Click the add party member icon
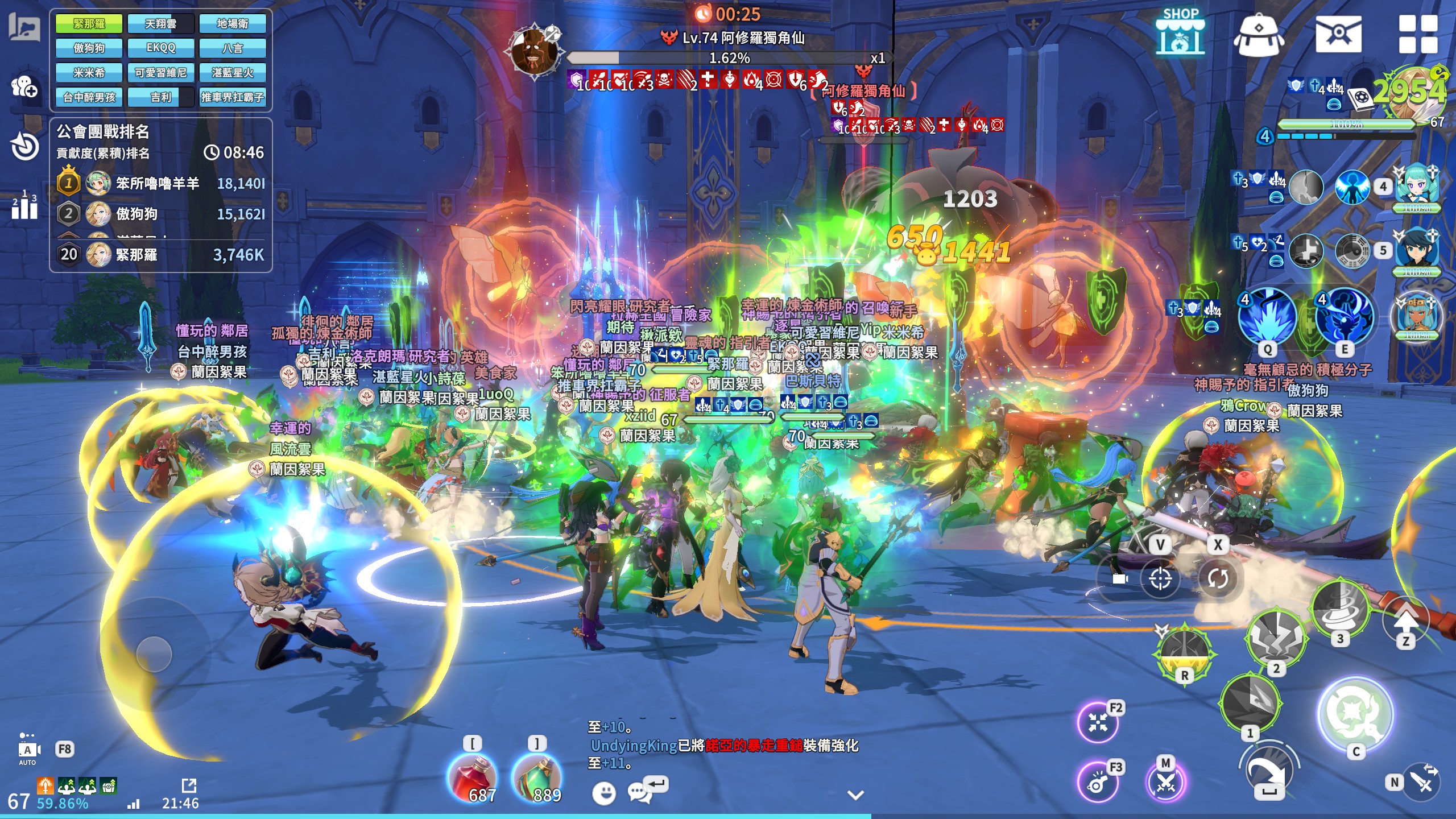Image resolution: width=1456 pixels, height=819 pixels. pos(24,86)
